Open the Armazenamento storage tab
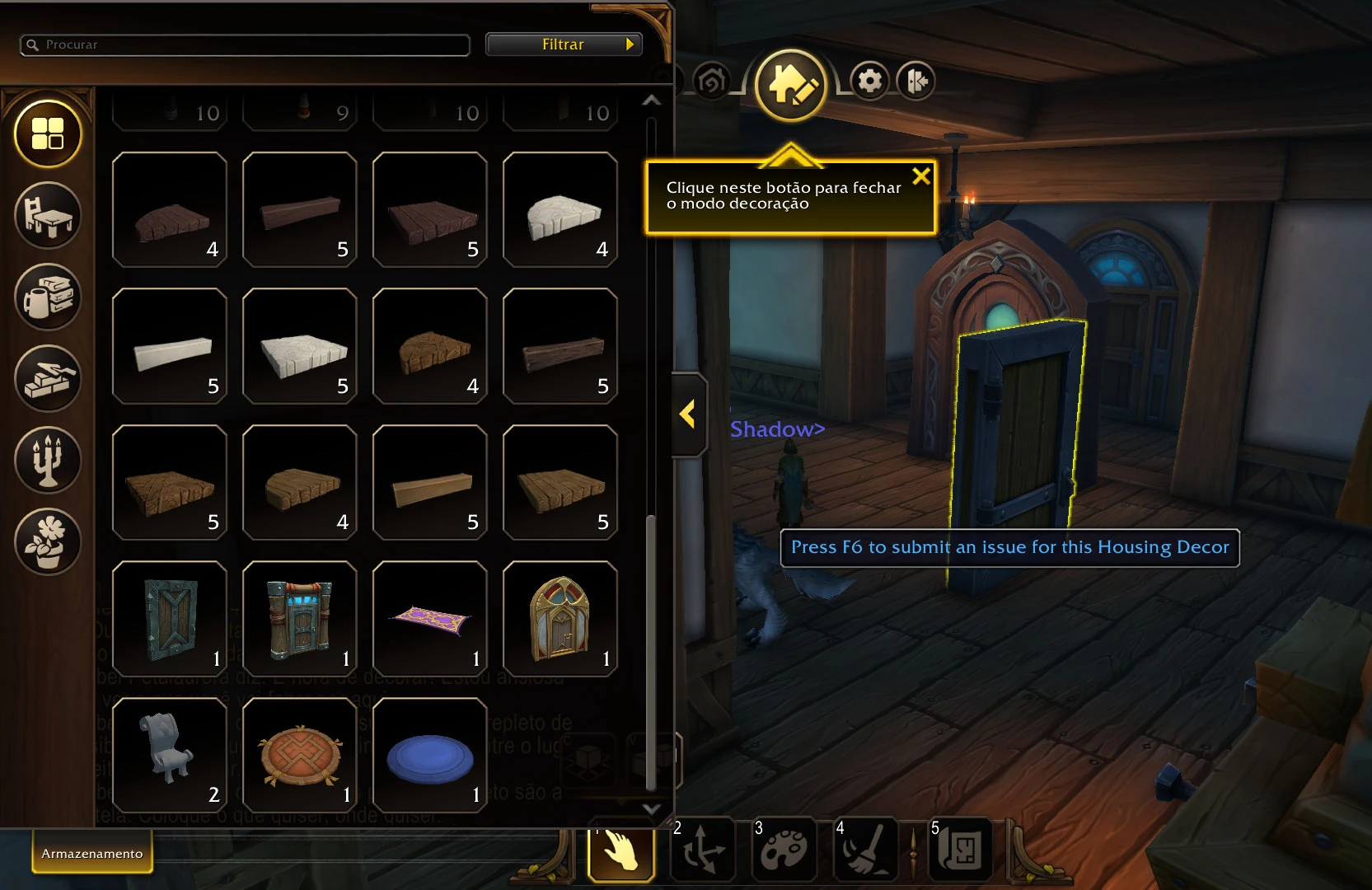This screenshot has width=1372, height=890. 92,854
